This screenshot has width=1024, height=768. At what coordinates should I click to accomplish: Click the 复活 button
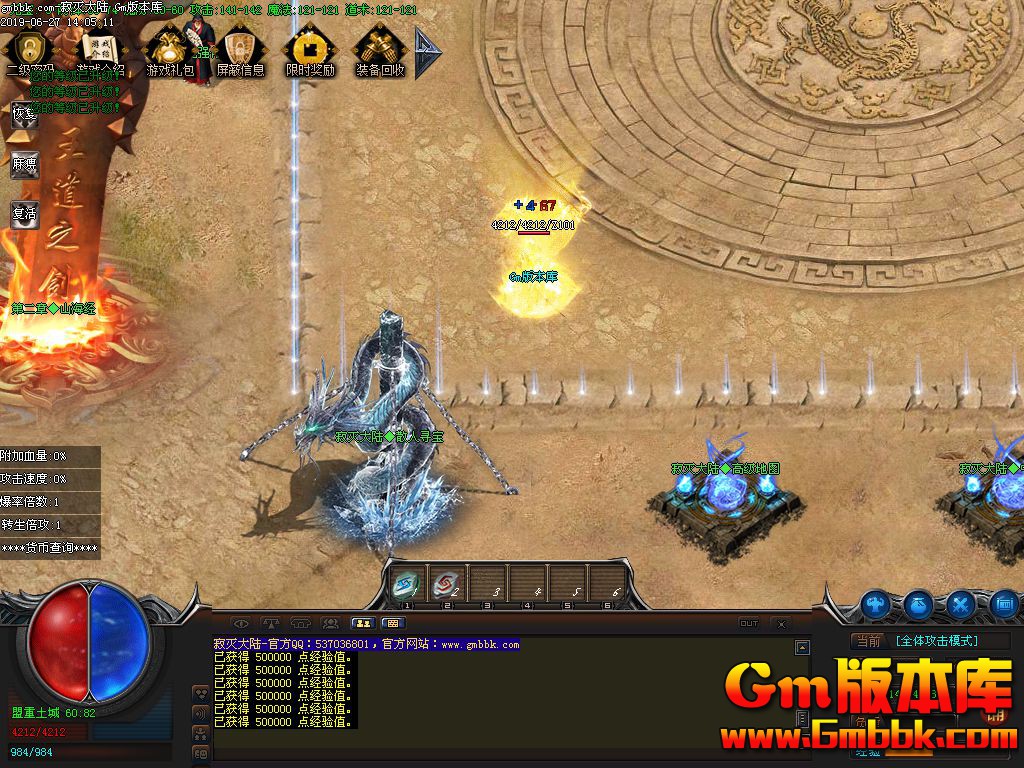pos(24,214)
